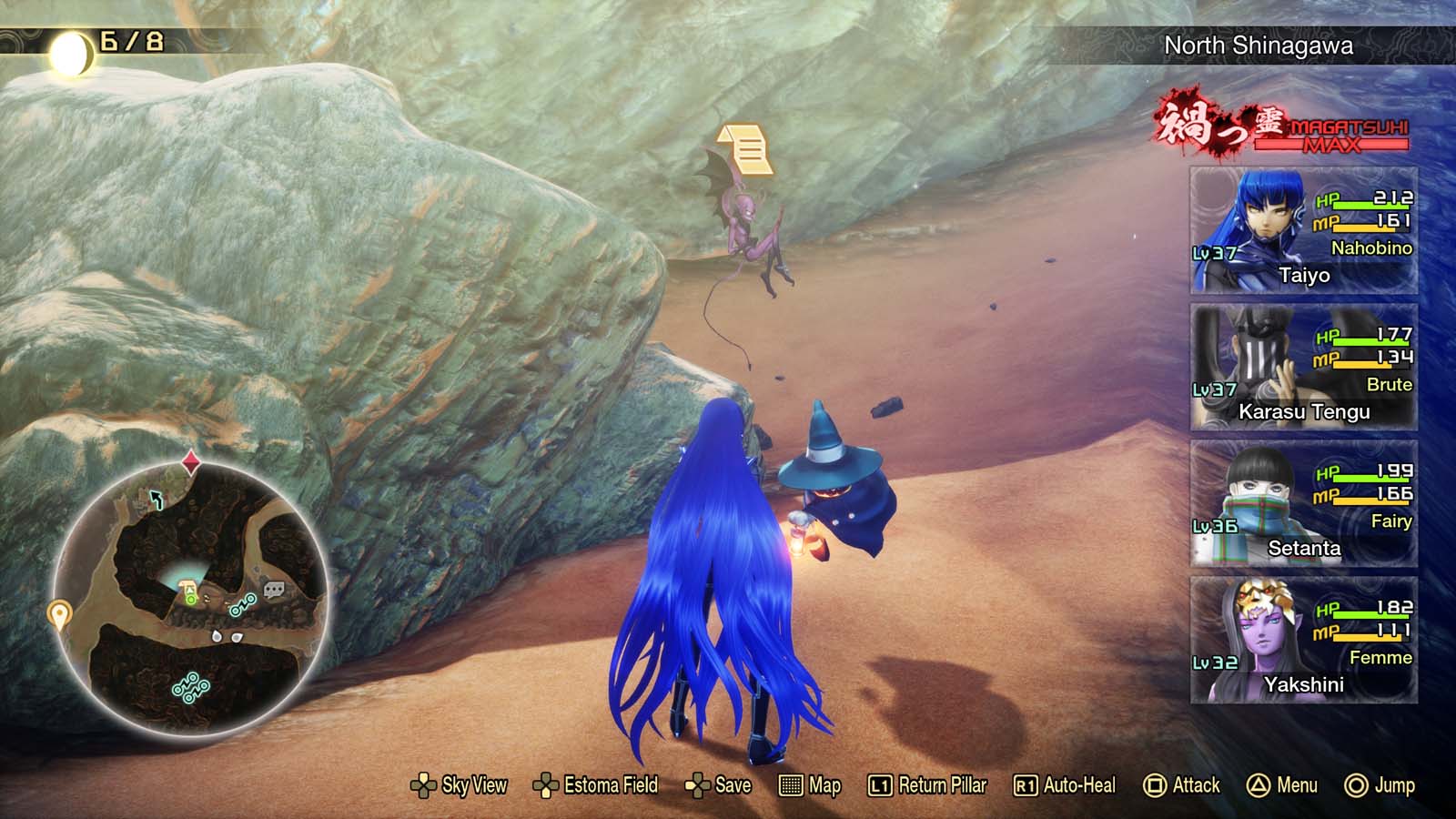Click the yellow pin marker on the minimap
The height and width of the screenshot is (819, 1456).
tap(60, 613)
